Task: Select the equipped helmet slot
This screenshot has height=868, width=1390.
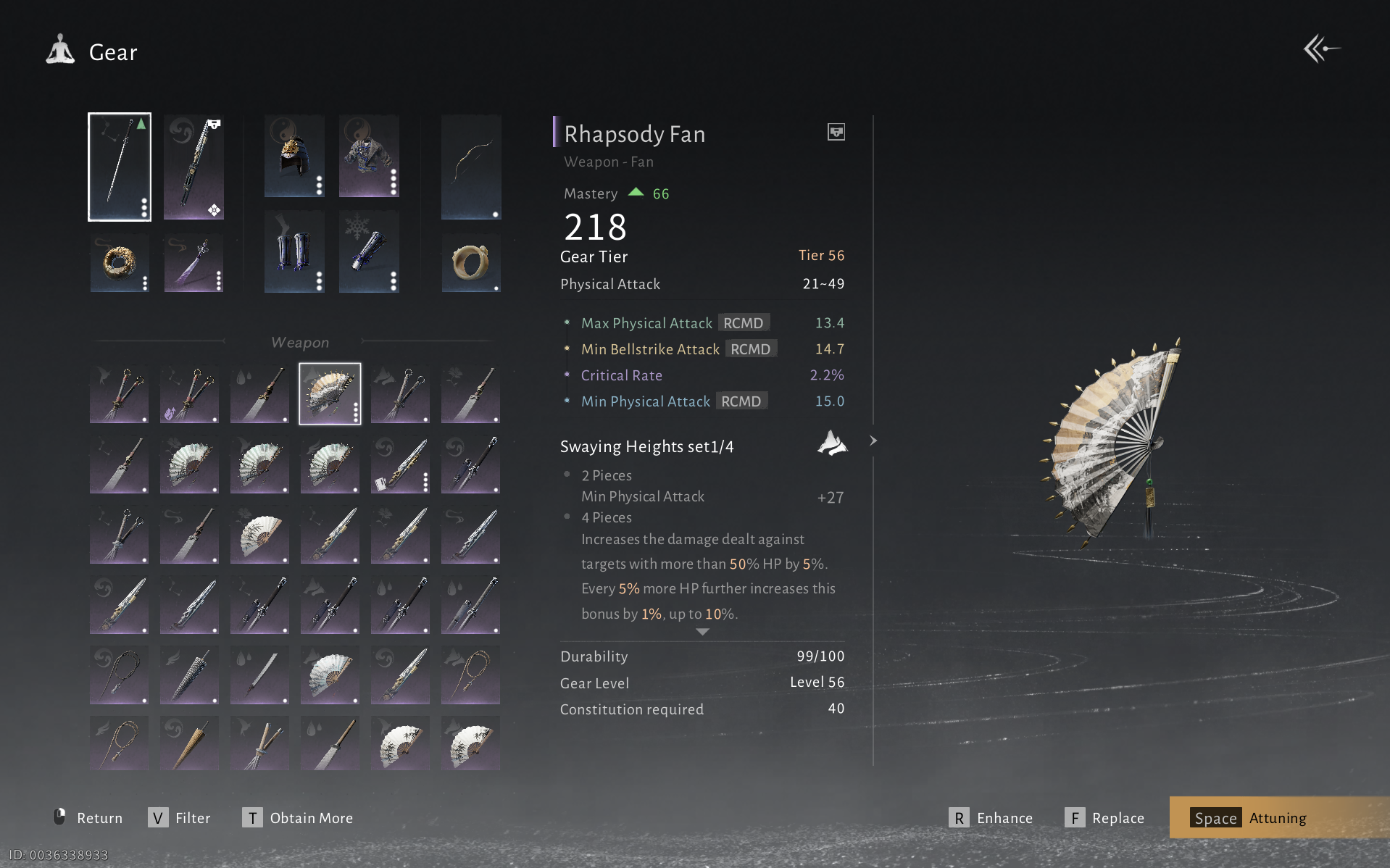Action: click(294, 157)
